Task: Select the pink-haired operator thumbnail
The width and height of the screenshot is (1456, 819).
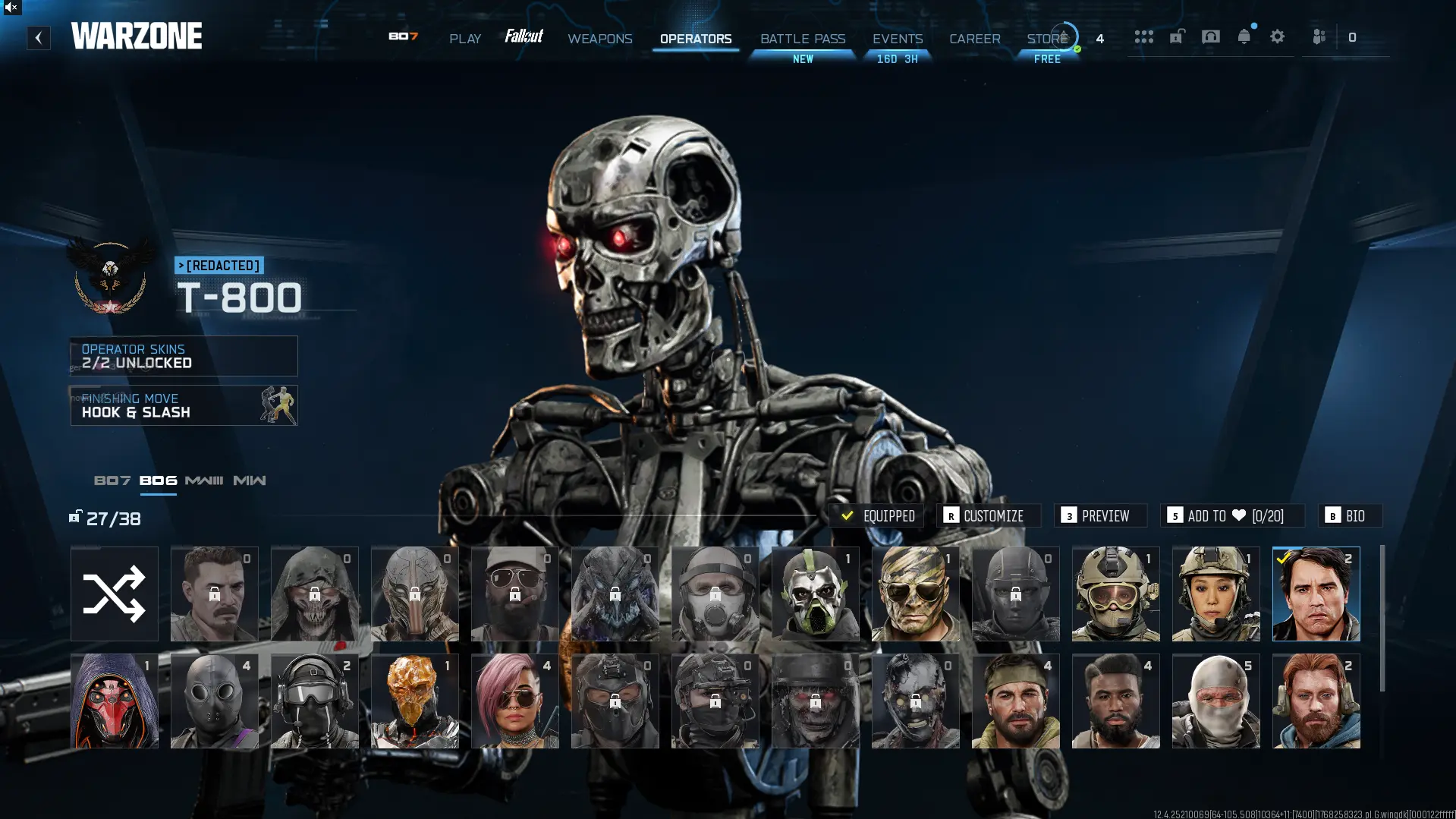Action: point(514,700)
